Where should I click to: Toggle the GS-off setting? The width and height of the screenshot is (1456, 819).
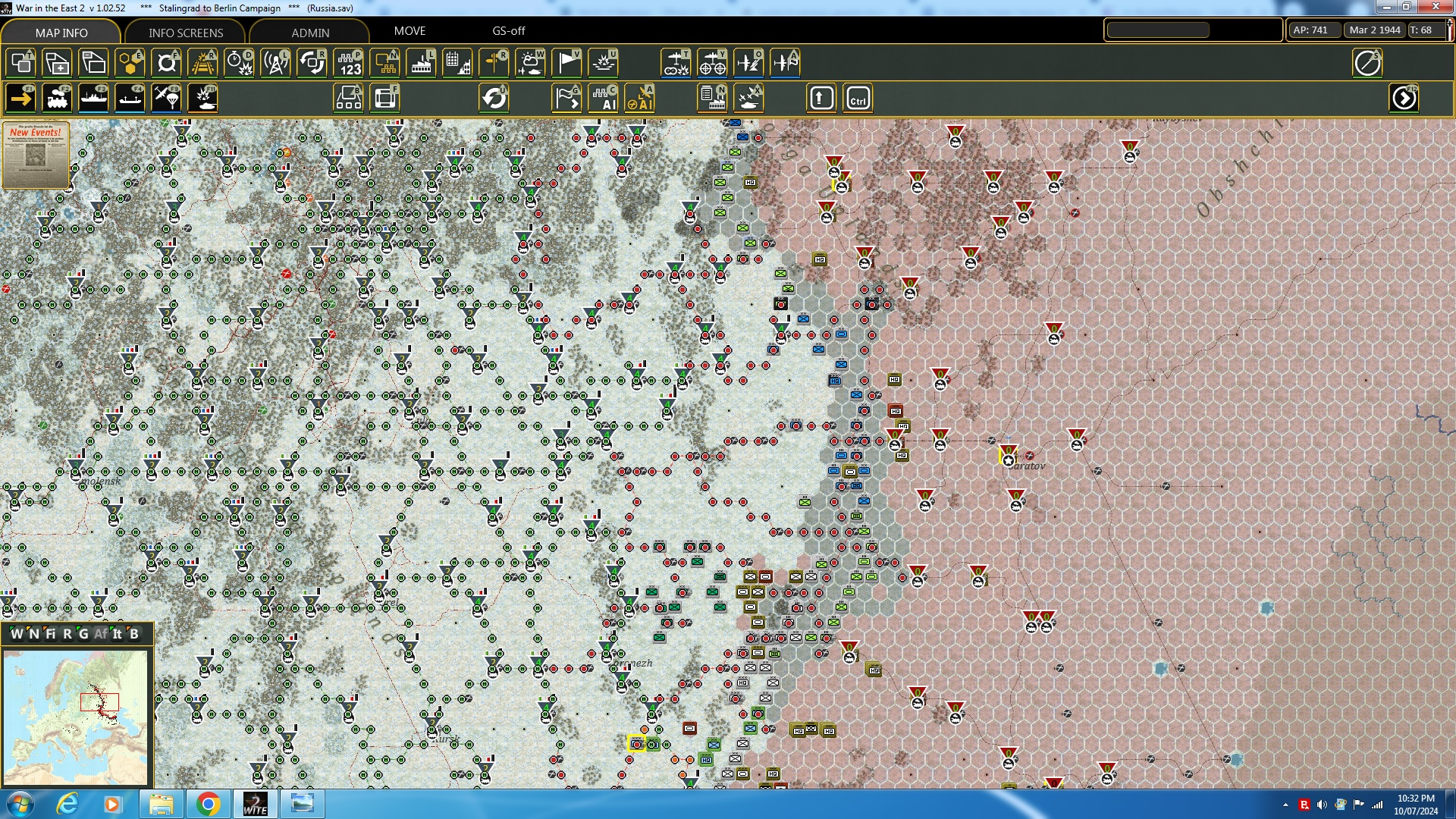pos(509,31)
